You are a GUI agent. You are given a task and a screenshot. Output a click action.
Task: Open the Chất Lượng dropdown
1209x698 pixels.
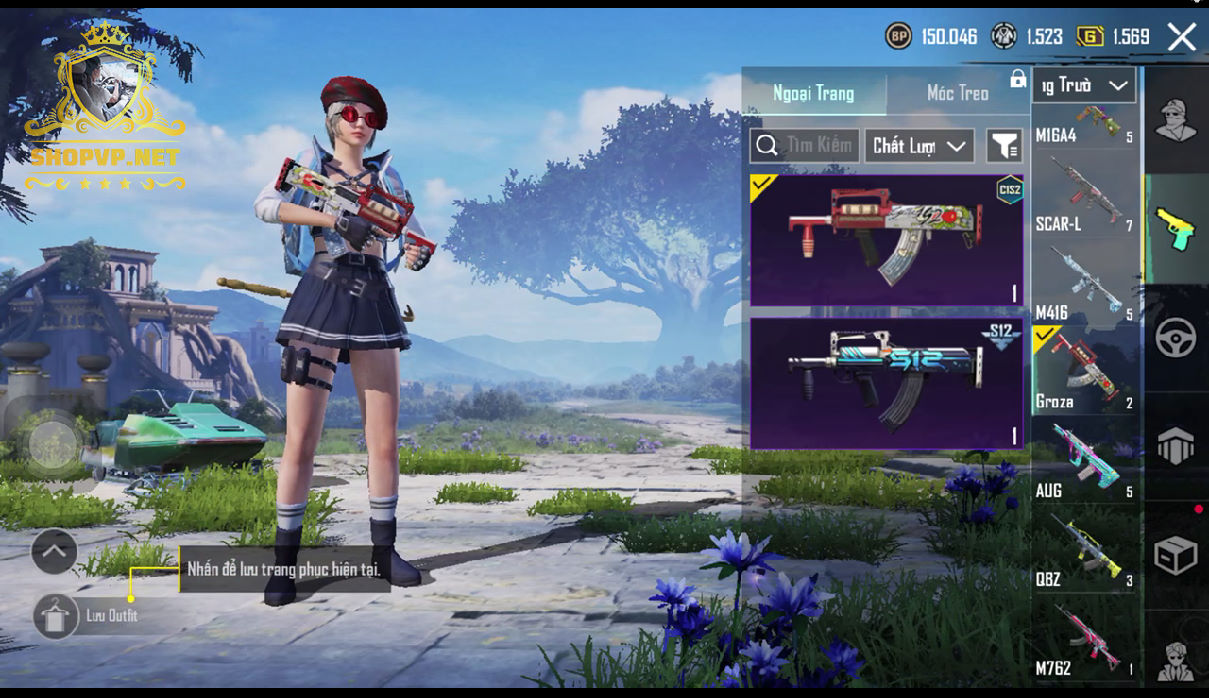click(919, 146)
